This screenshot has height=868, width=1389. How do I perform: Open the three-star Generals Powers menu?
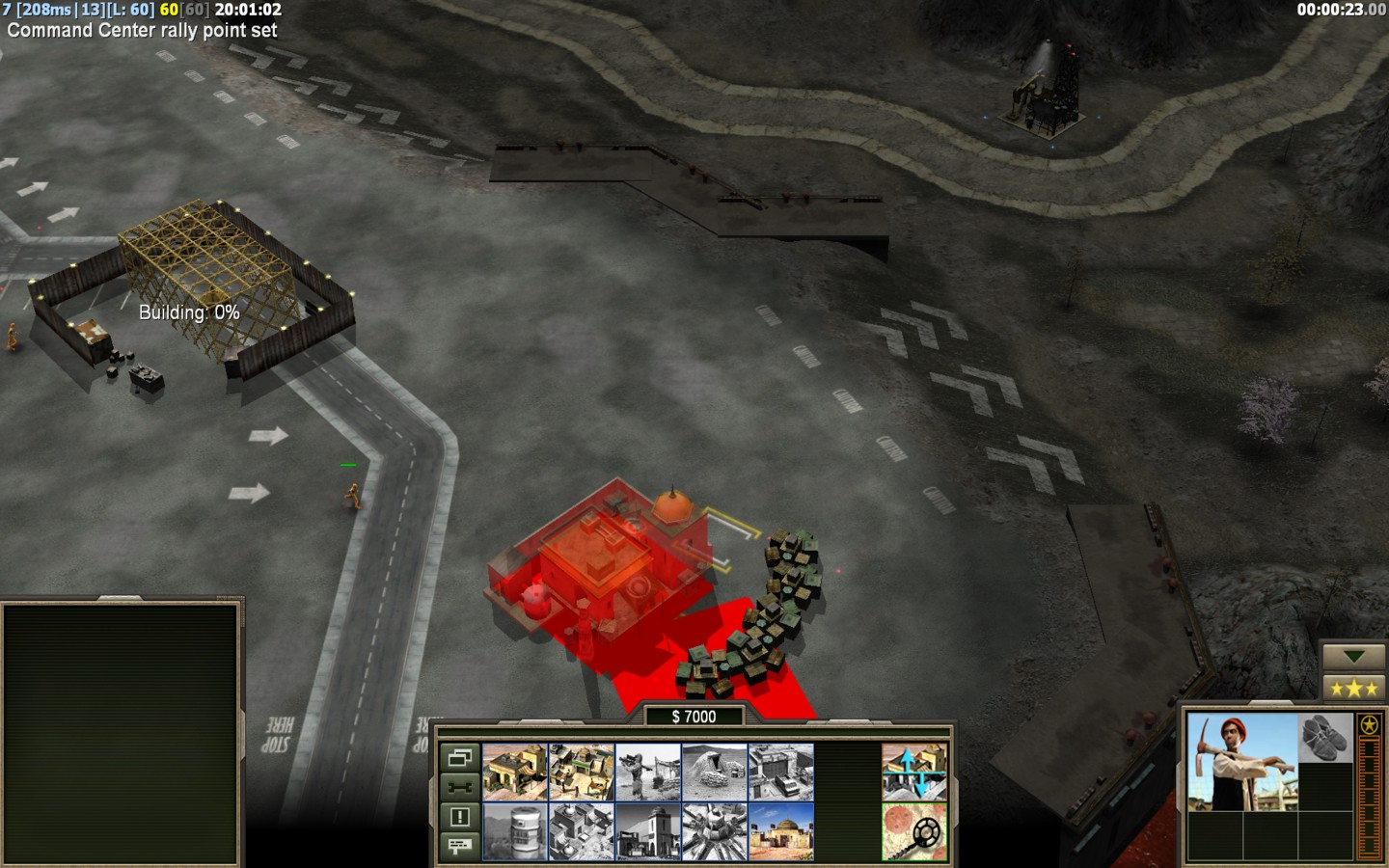pyautogui.click(x=1353, y=688)
